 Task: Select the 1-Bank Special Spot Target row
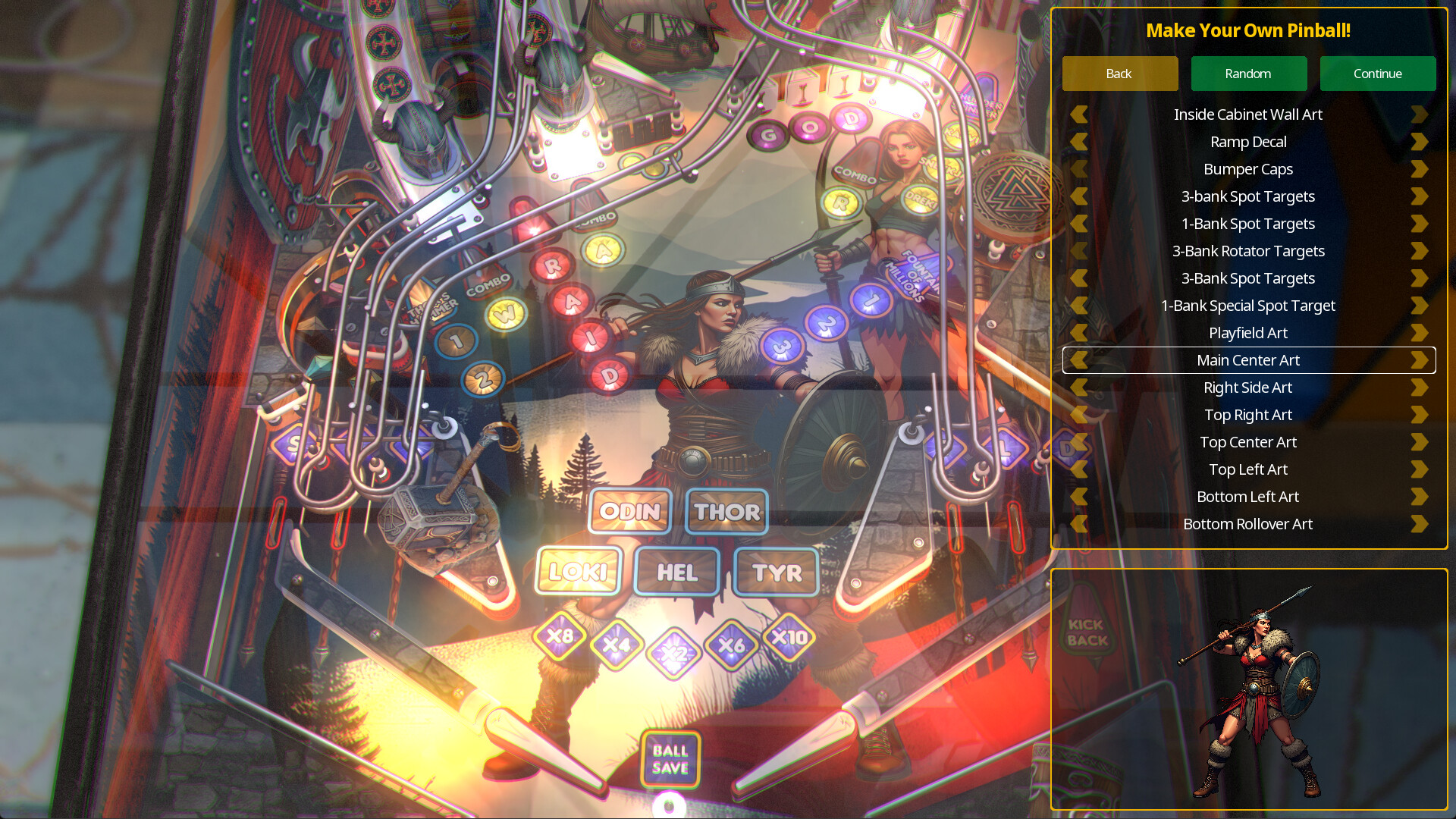[x=1248, y=306]
